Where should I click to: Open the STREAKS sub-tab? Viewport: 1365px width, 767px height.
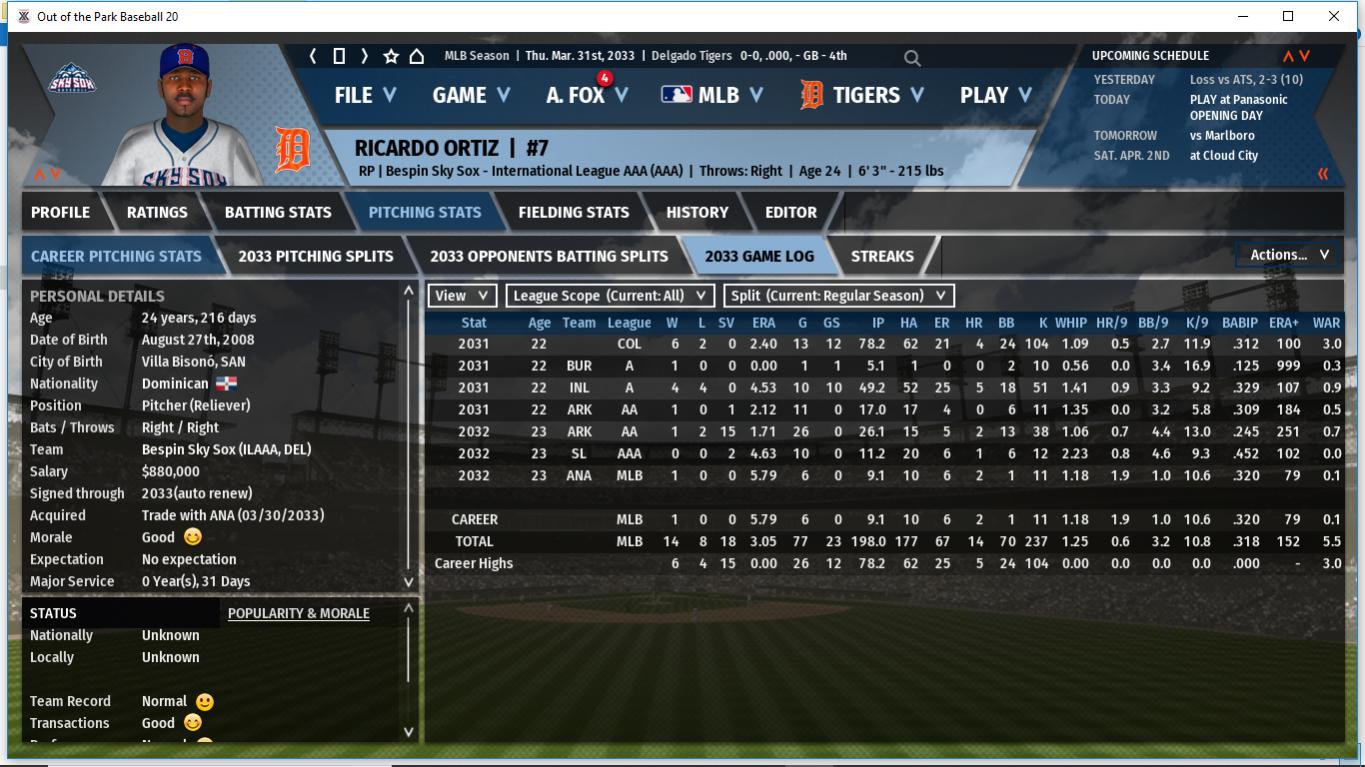coord(882,256)
